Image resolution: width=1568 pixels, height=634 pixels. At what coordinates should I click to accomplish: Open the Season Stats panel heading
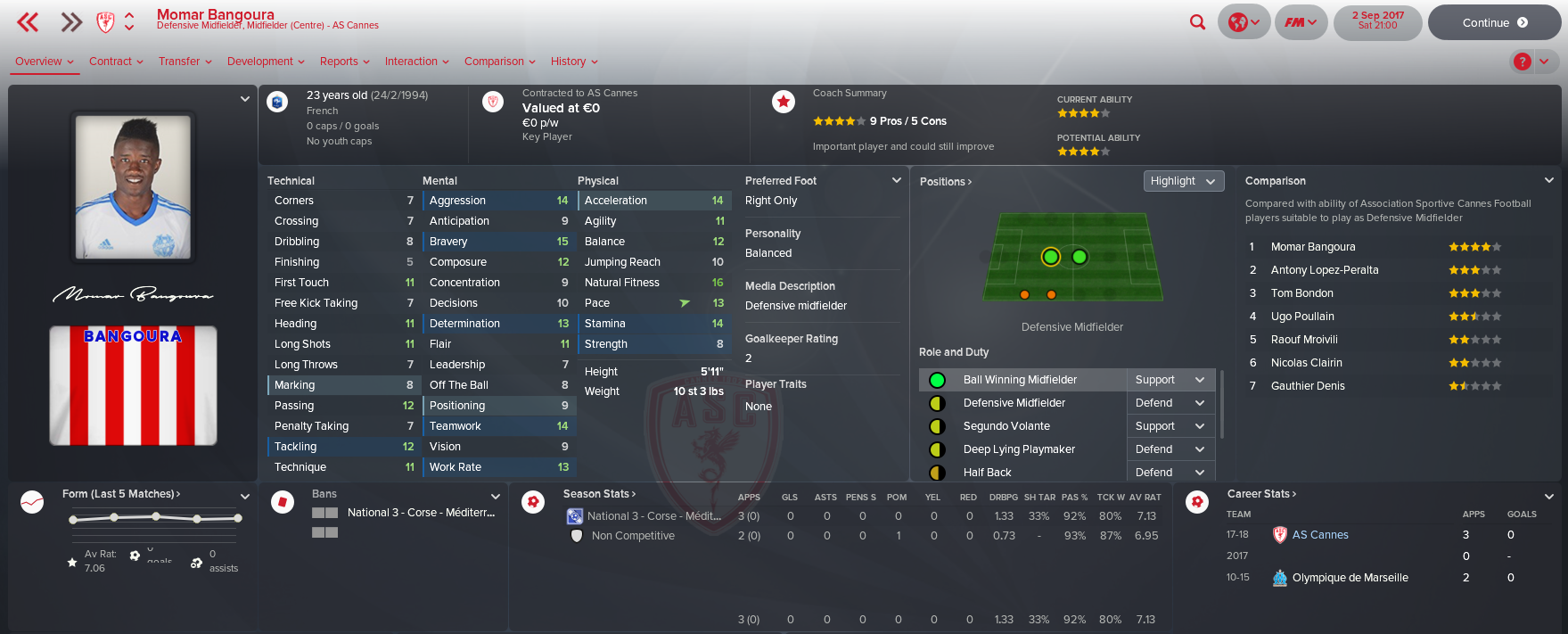[x=599, y=494]
